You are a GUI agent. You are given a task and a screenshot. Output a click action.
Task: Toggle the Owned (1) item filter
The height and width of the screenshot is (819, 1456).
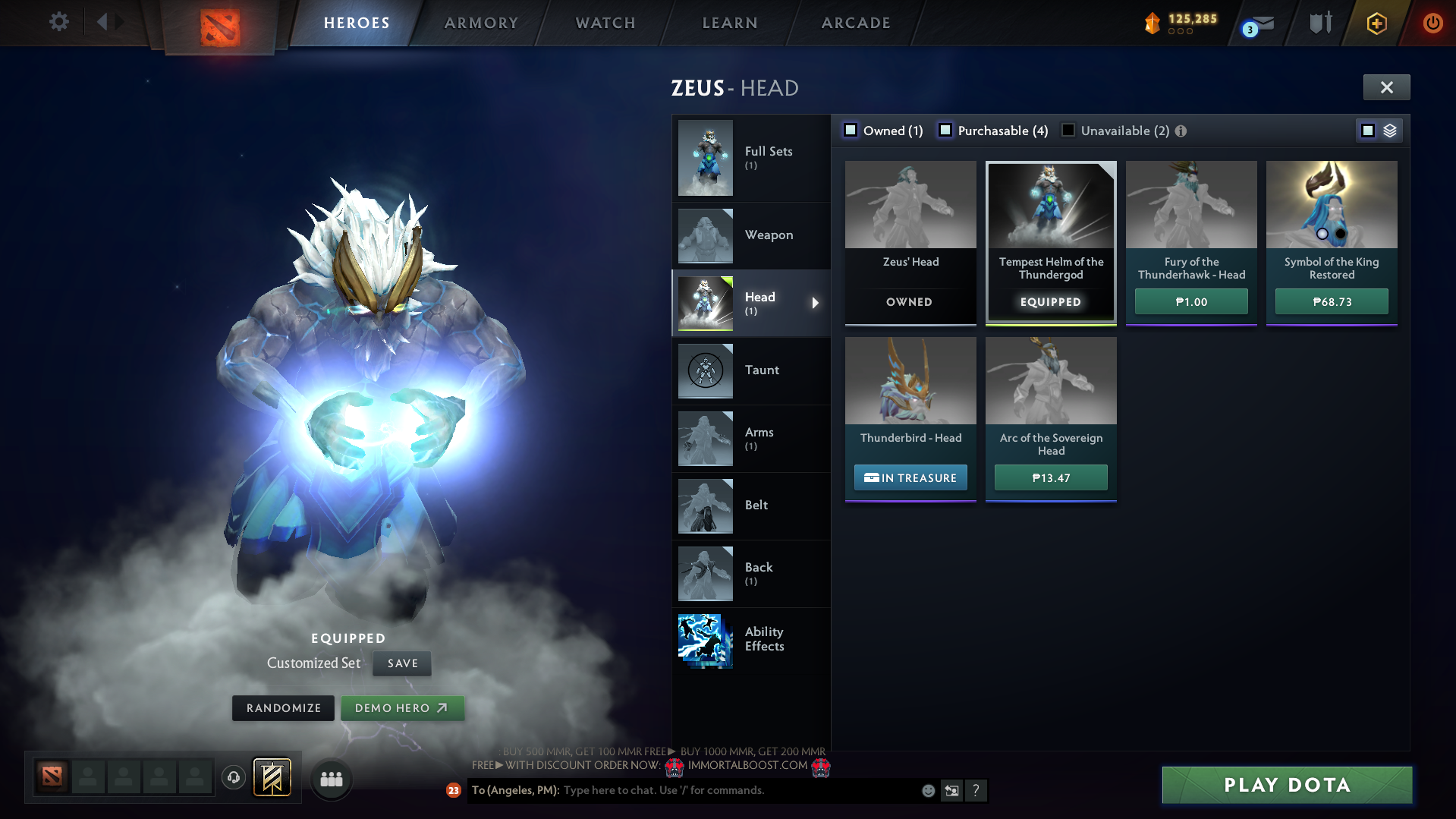click(851, 130)
